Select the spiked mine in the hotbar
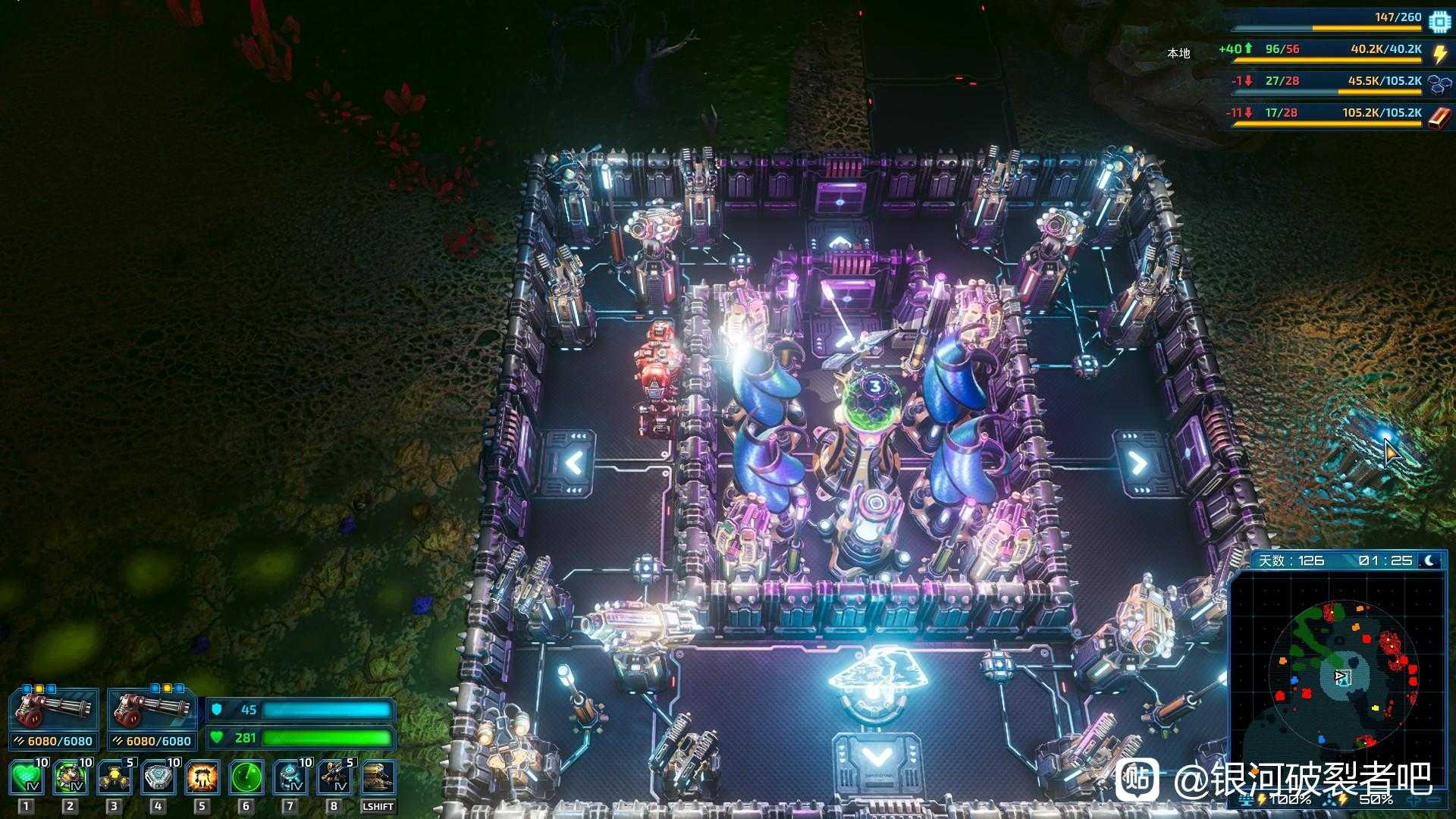 pos(71,778)
